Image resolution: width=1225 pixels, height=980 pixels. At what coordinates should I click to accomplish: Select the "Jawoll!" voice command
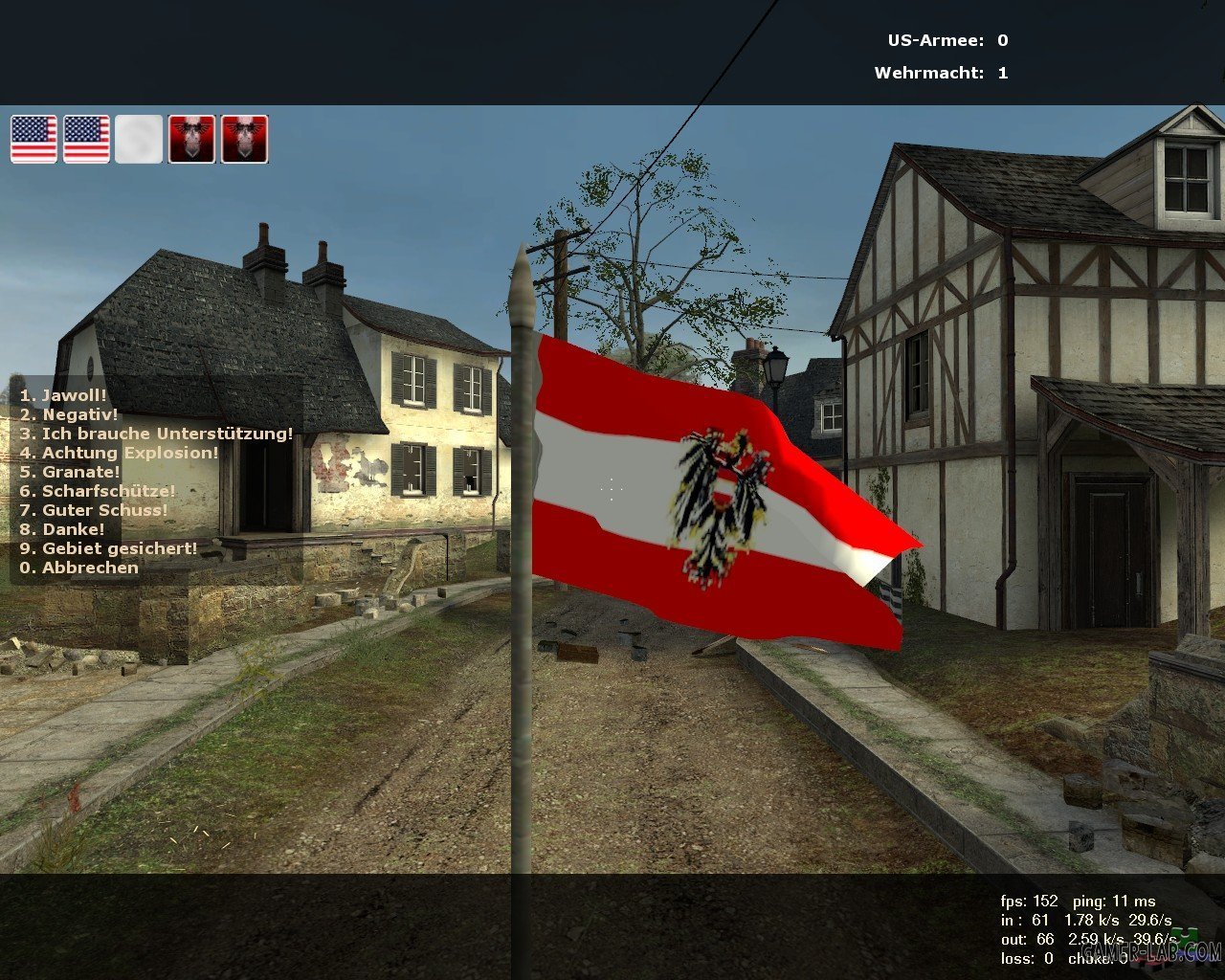[x=63, y=395]
